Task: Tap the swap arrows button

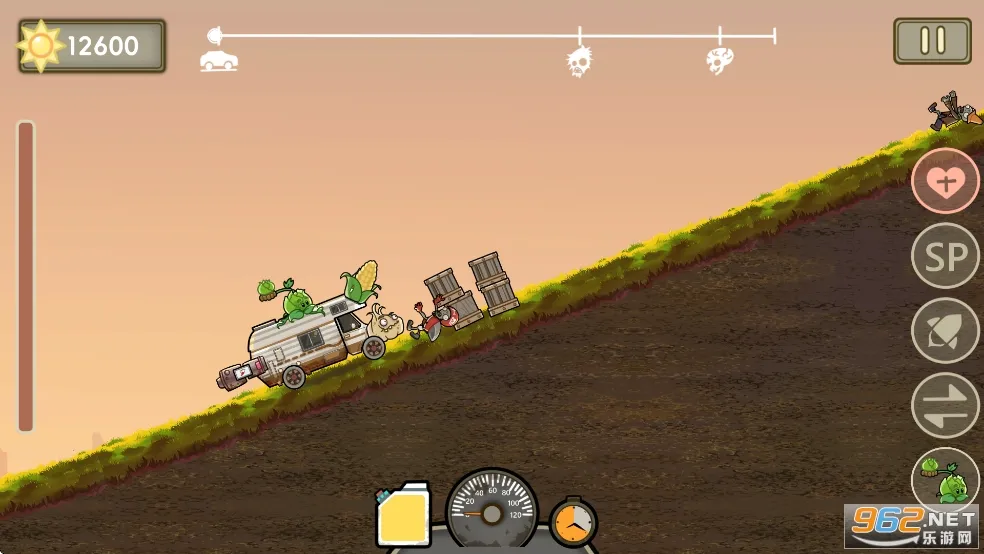Action: (x=945, y=405)
